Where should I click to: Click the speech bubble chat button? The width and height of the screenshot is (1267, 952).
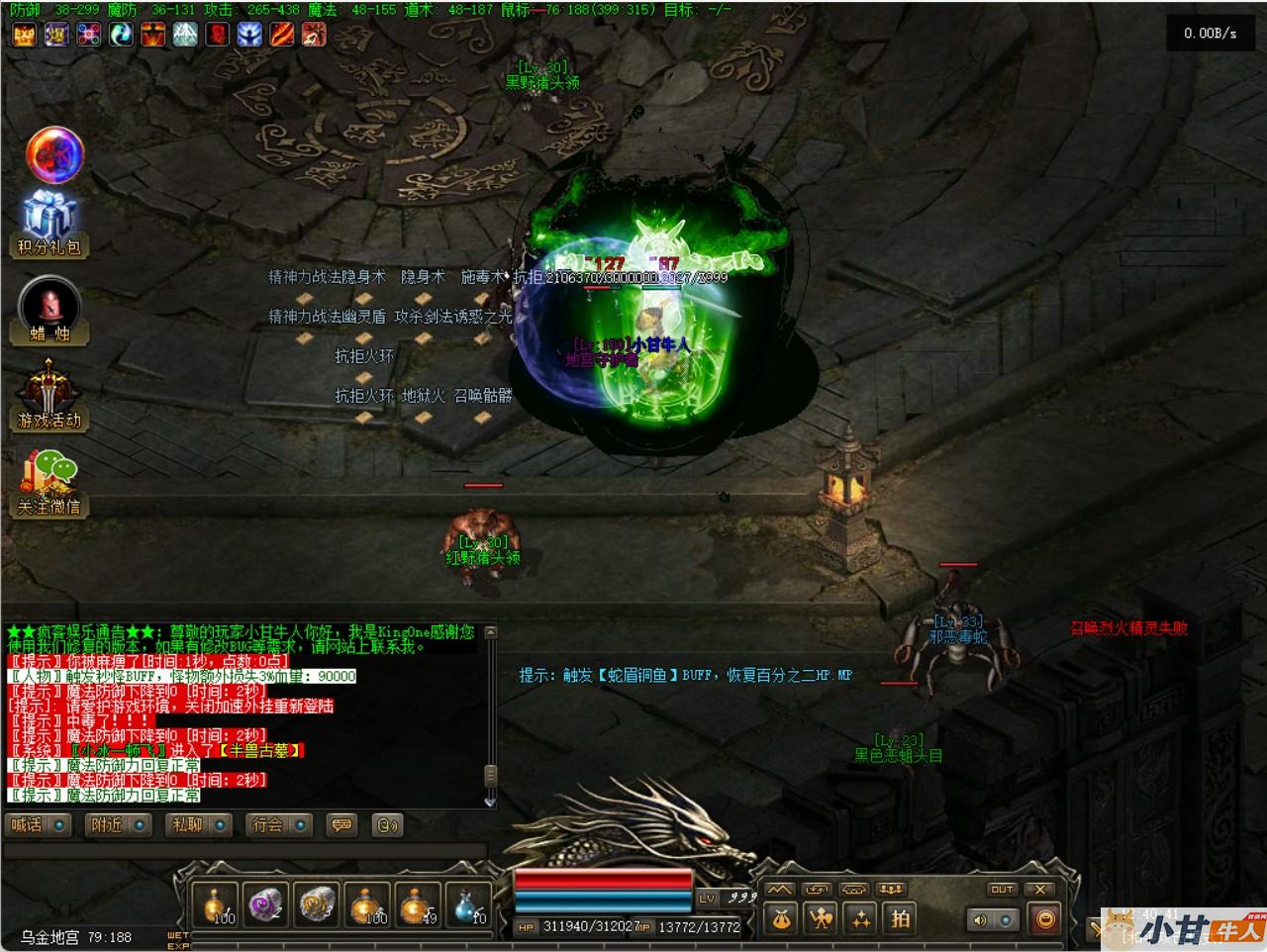(341, 824)
